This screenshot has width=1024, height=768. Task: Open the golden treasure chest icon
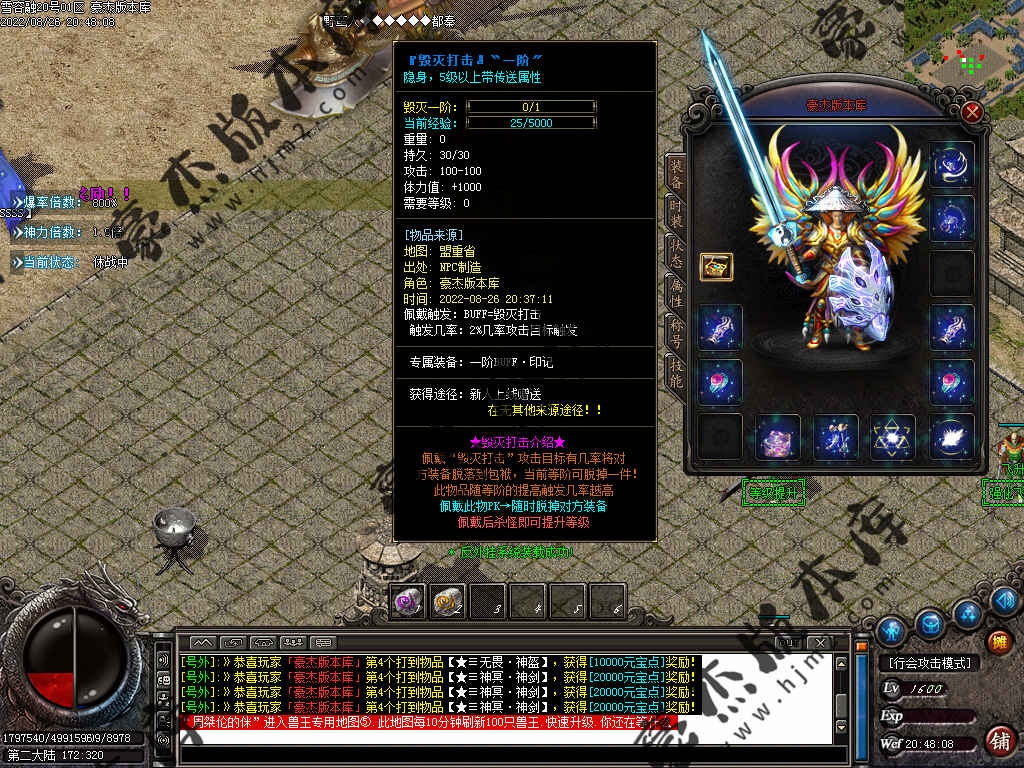coord(716,266)
